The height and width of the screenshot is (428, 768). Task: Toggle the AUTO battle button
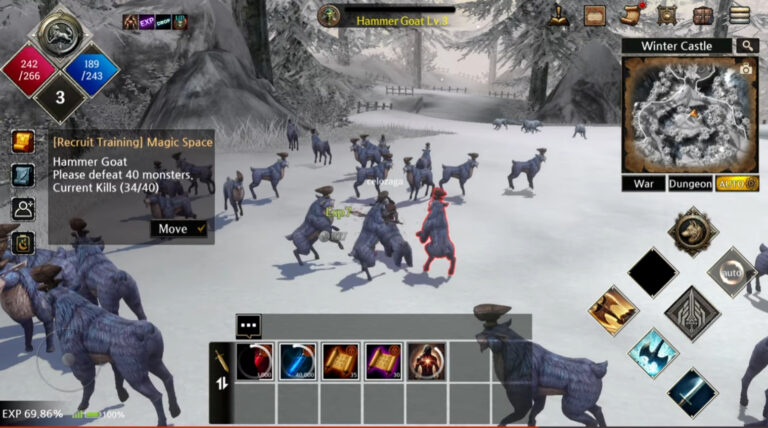pos(736,184)
